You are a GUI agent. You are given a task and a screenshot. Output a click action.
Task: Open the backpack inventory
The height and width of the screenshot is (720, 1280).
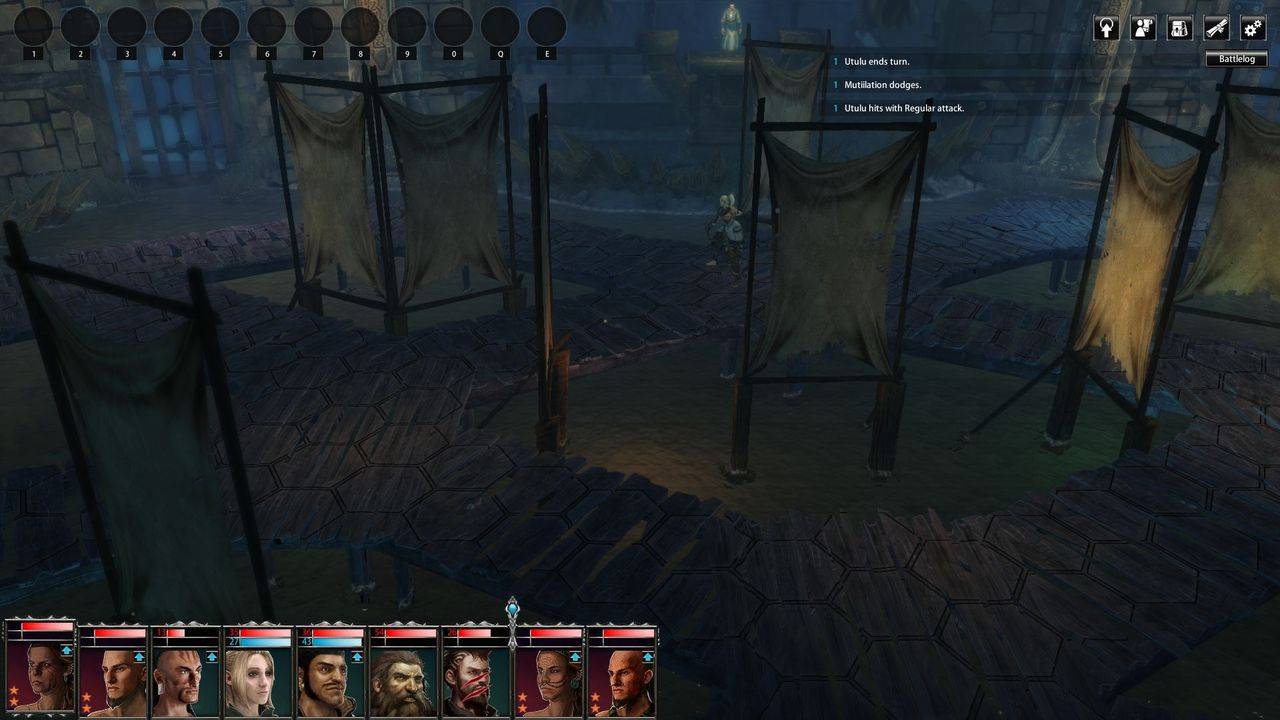point(1180,28)
